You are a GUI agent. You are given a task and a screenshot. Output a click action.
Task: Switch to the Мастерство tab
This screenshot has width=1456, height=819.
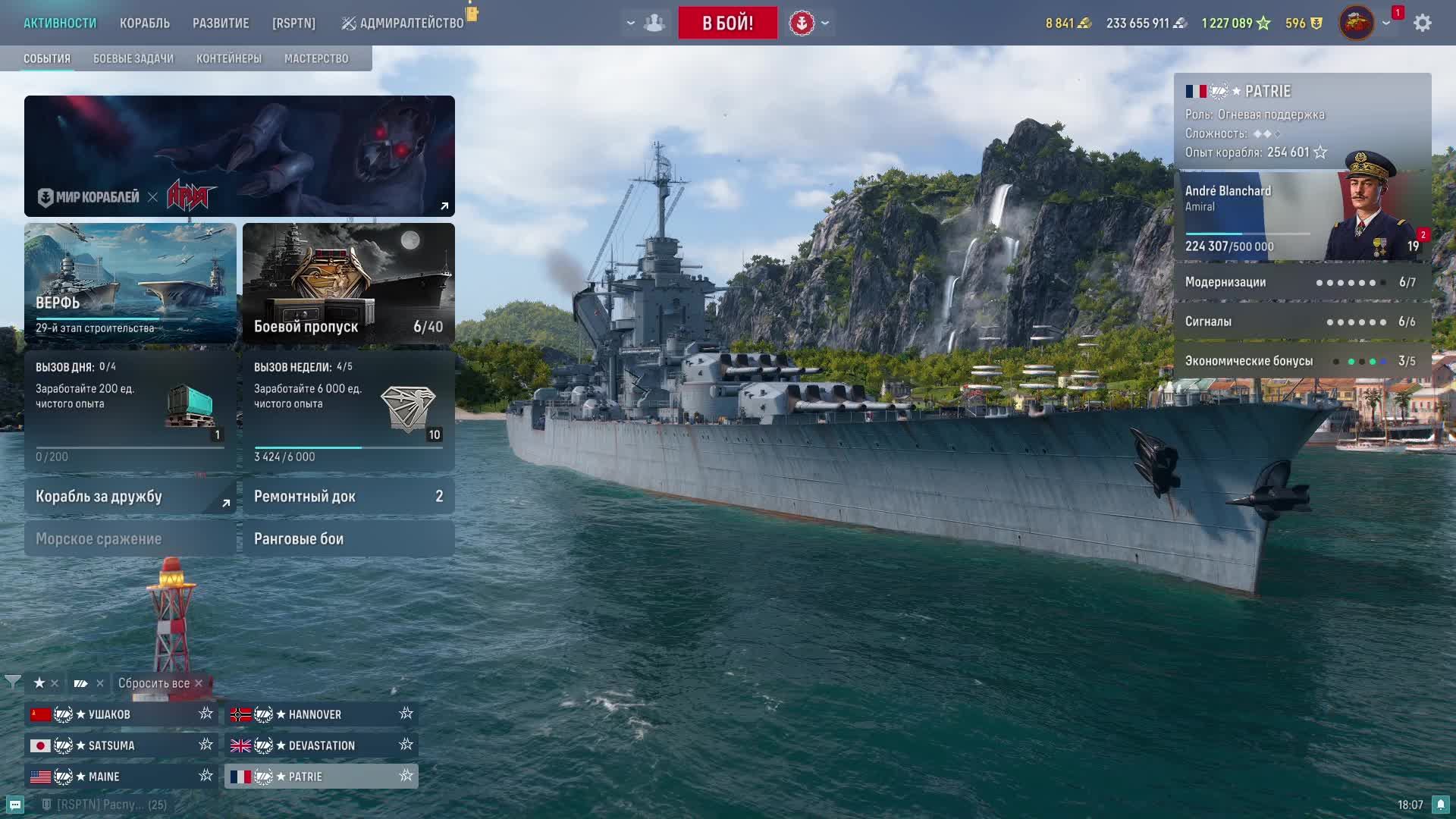(316, 58)
